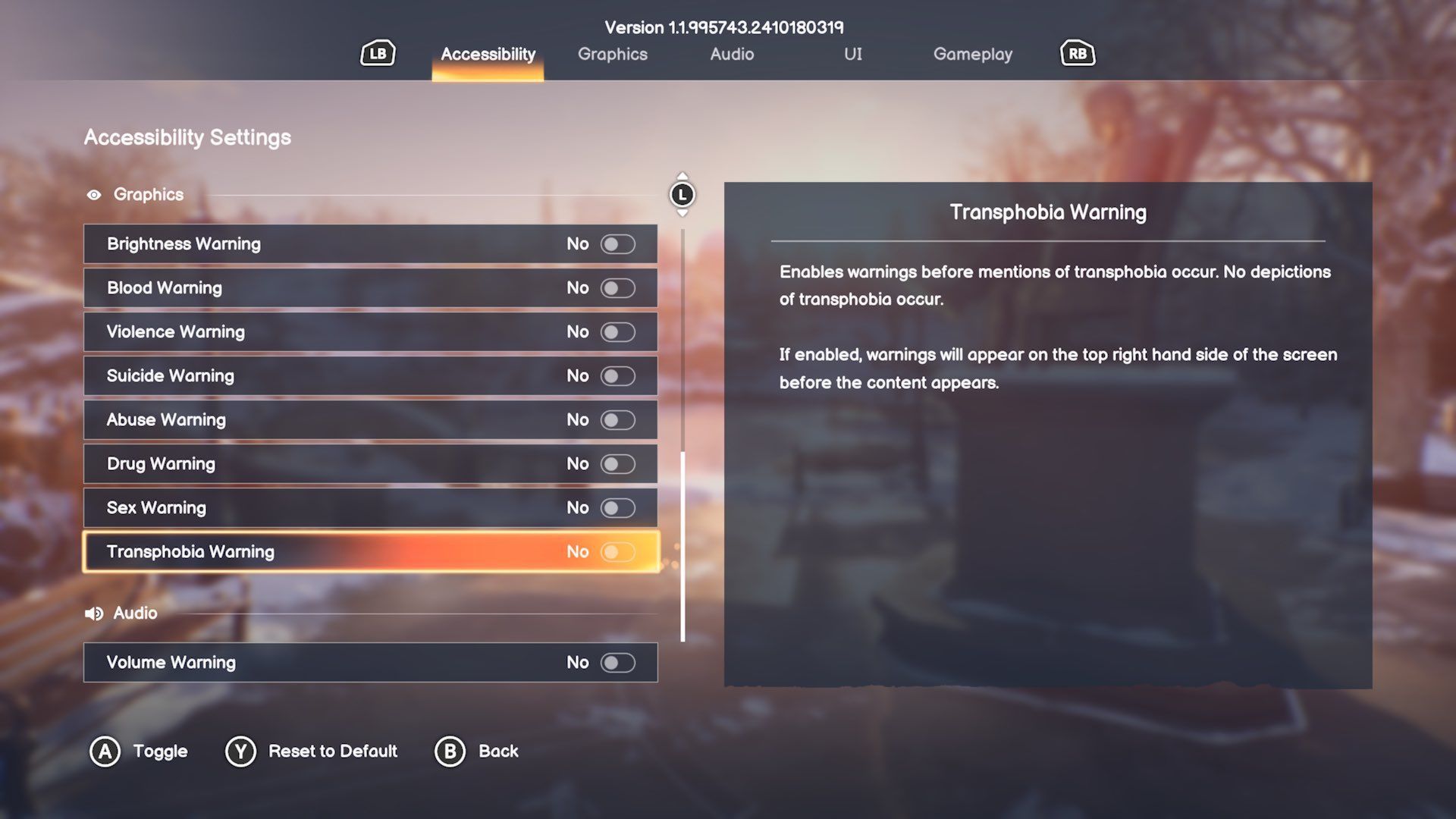Toggle the Suicide Warning setting
Image resolution: width=1456 pixels, height=819 pixels.
click(x=617, y=376)
